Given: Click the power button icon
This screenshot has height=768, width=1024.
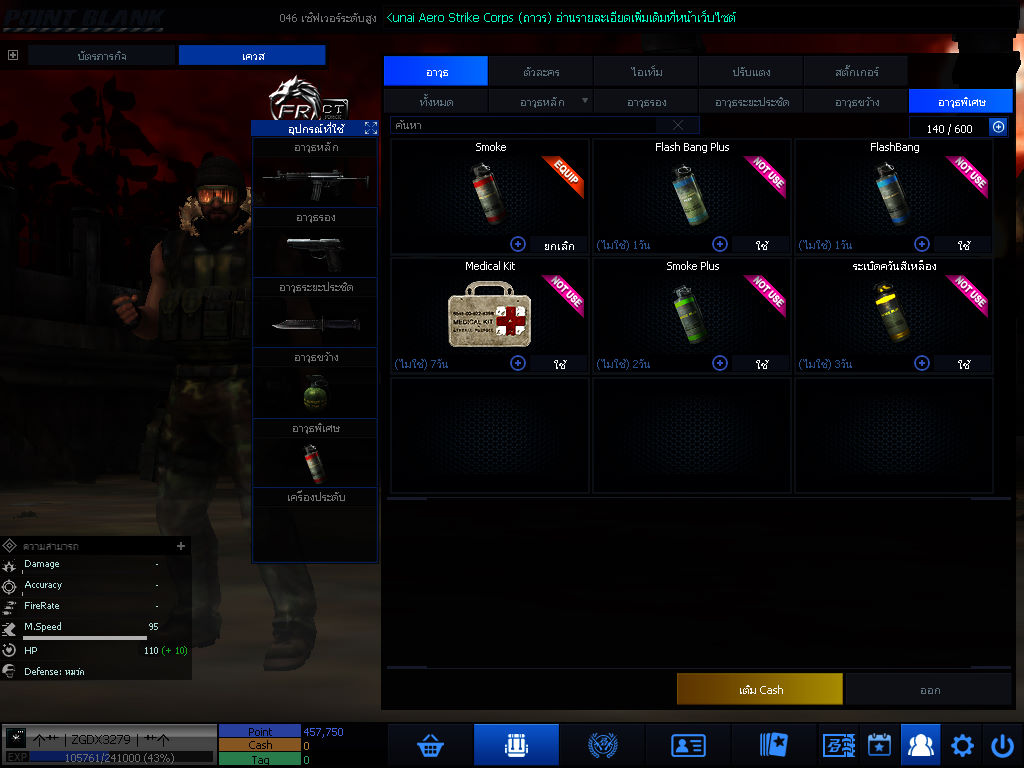Looking at the screenshot, I should click(x=1002, y=745).
